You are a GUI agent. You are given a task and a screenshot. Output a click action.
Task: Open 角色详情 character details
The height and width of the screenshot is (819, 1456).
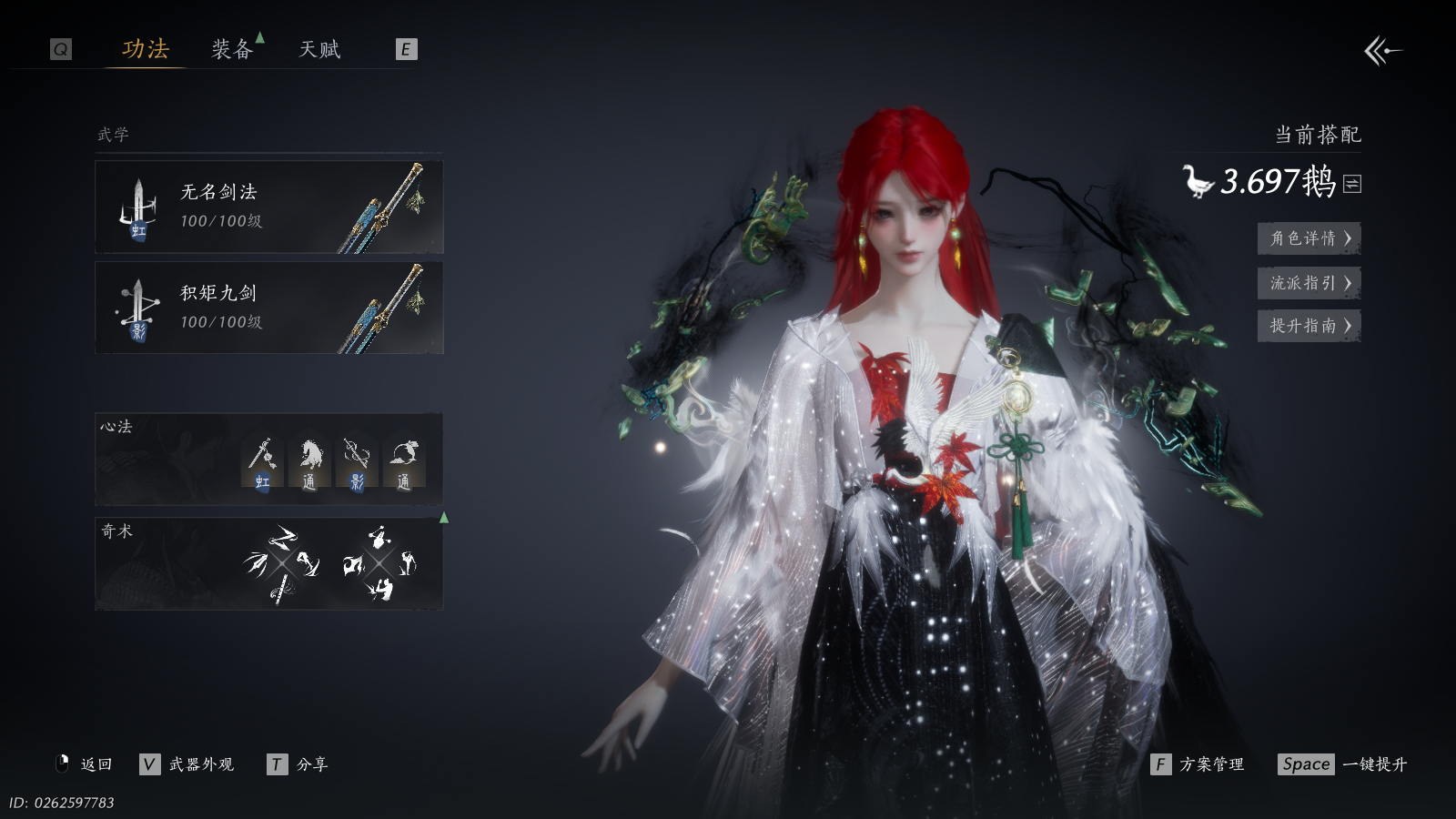click(x=1309, y=238)
